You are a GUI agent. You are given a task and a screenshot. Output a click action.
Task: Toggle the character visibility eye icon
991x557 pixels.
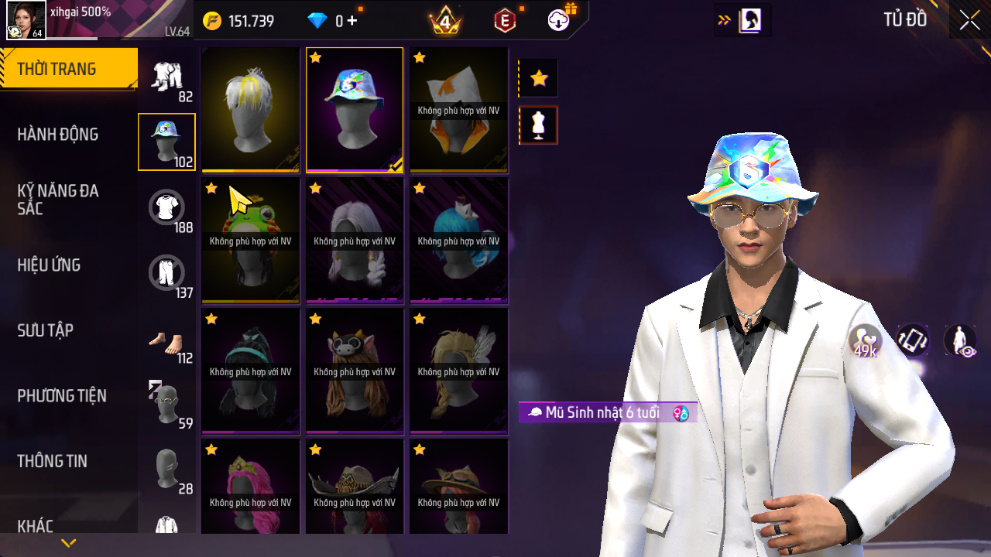(x=961, y=340)
